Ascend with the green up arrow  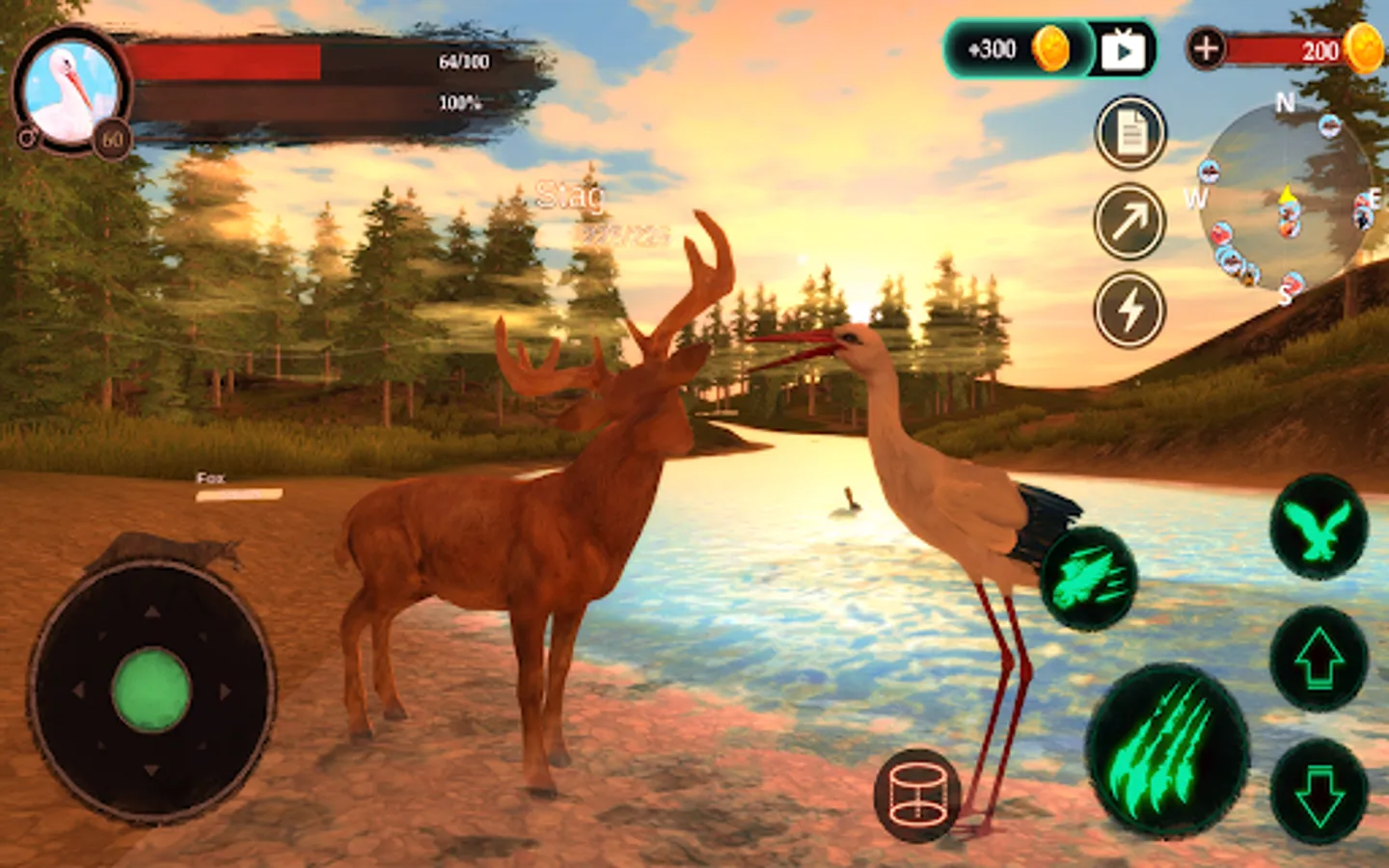(x=1319, y=659)
